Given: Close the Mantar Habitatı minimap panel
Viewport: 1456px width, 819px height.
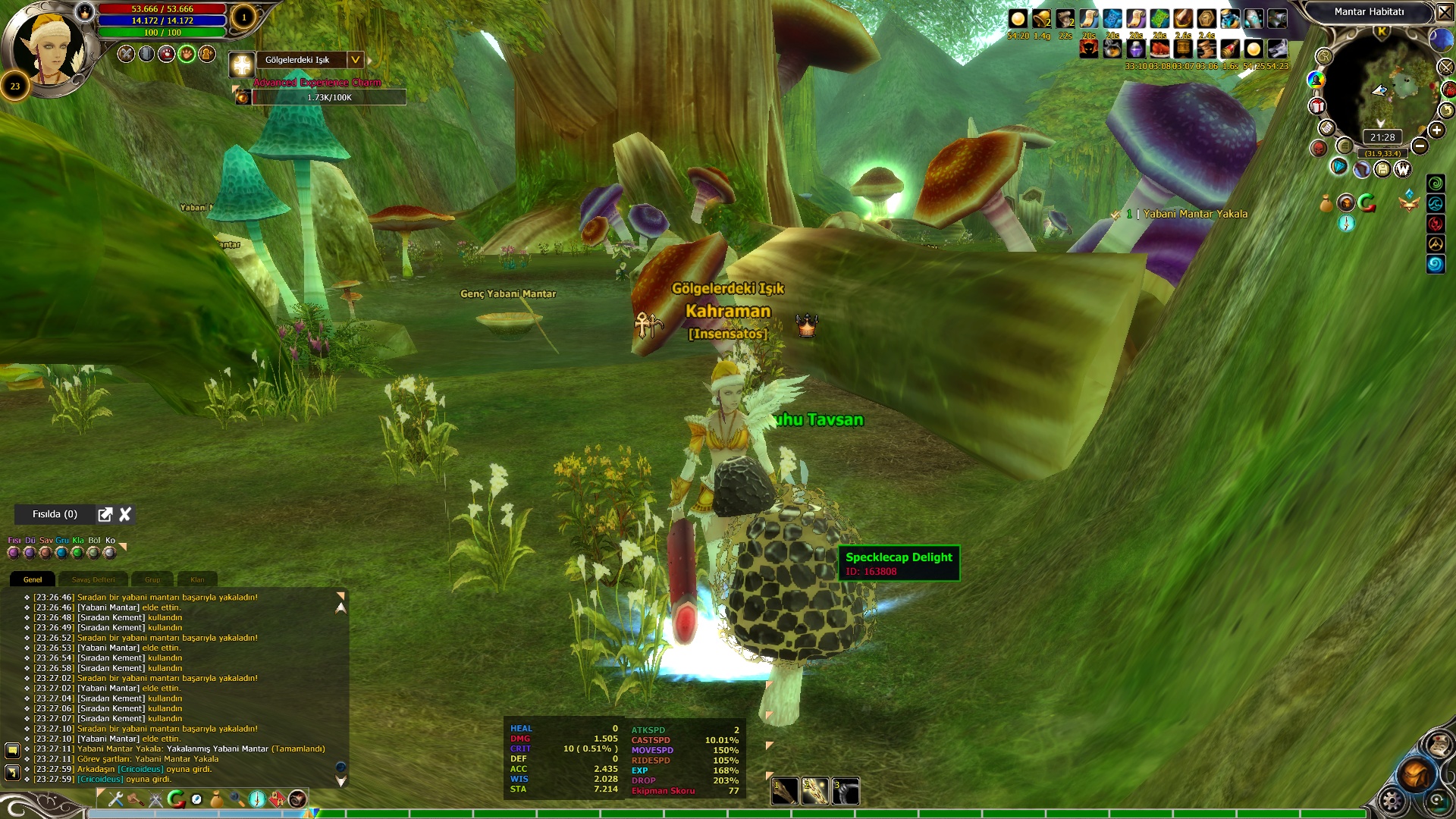Looking at the screenshot, I should (x=1445, y=12).
